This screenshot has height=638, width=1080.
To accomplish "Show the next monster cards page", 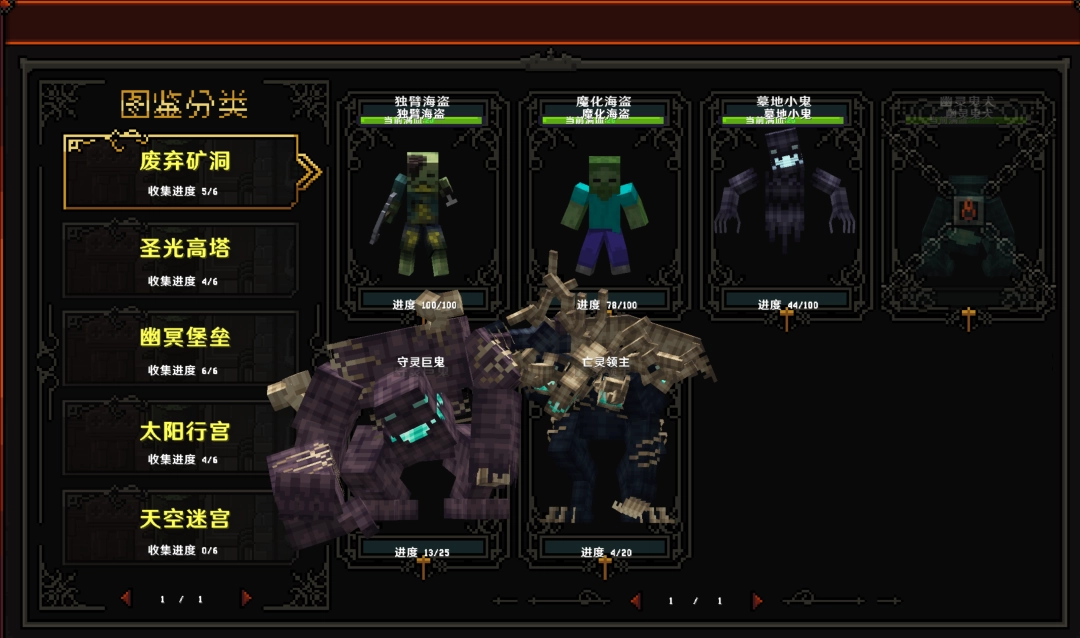I will pos(757,601).
